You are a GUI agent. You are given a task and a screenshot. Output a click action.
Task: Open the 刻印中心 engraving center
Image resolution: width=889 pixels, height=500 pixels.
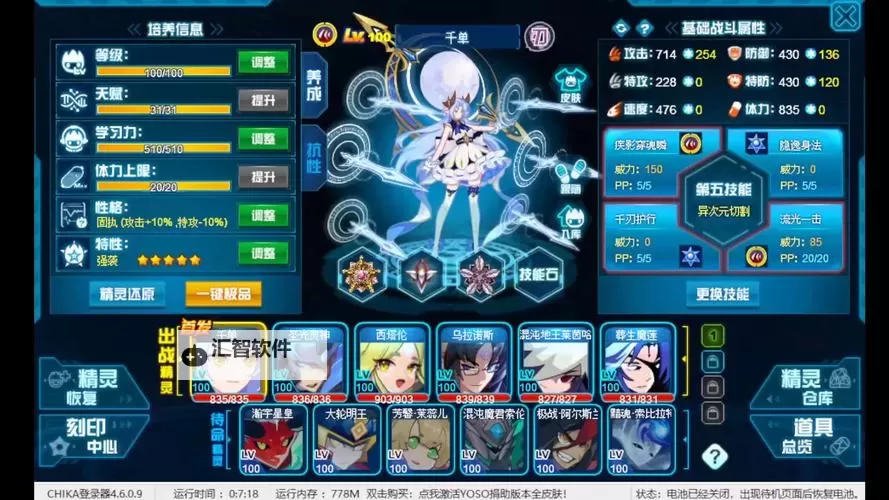[83, 437]
